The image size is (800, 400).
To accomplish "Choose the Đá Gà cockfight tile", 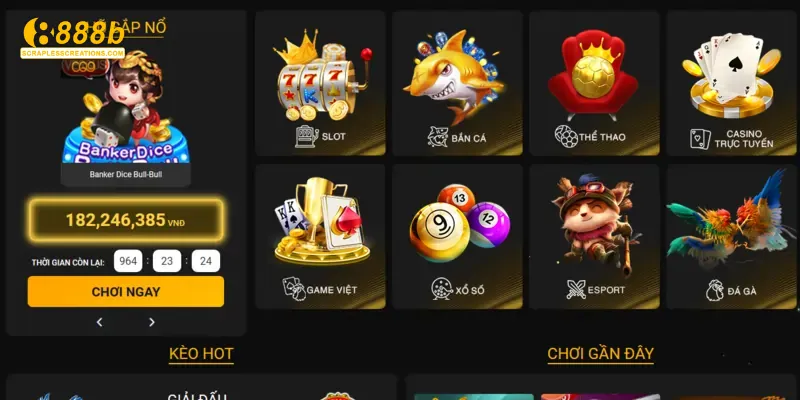I will (731, 237).
